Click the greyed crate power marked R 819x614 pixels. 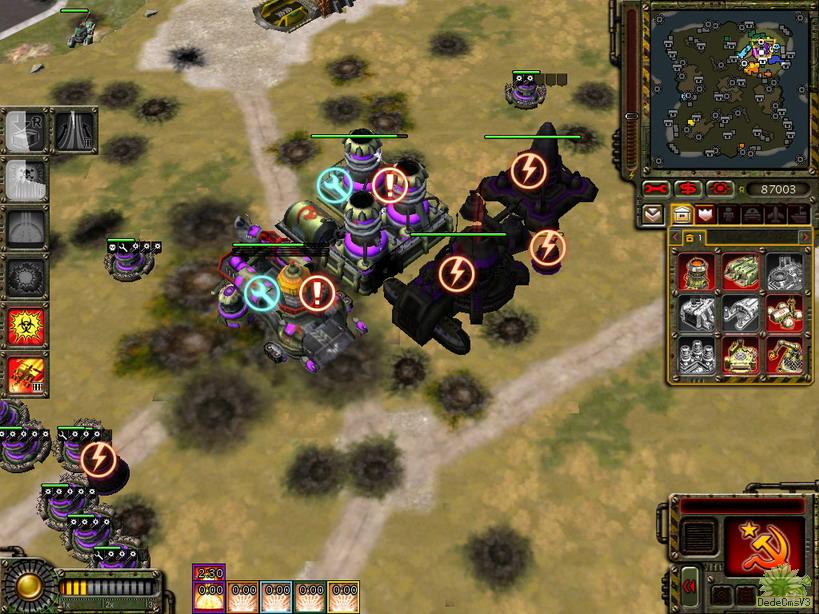coord(23,133)
